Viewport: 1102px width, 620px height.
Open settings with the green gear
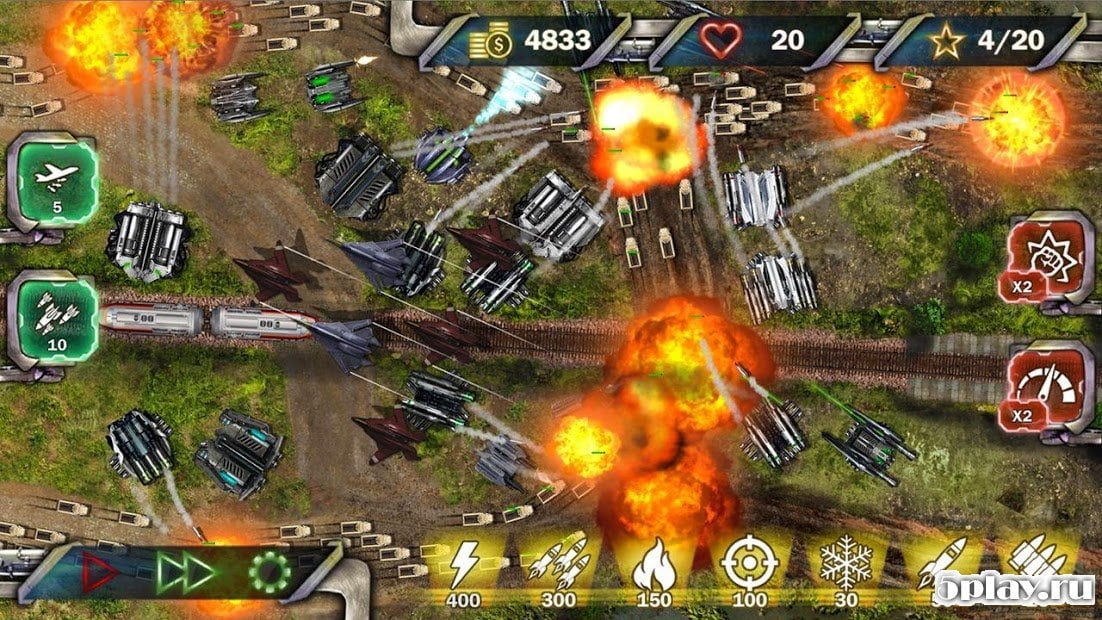[269, 572]
